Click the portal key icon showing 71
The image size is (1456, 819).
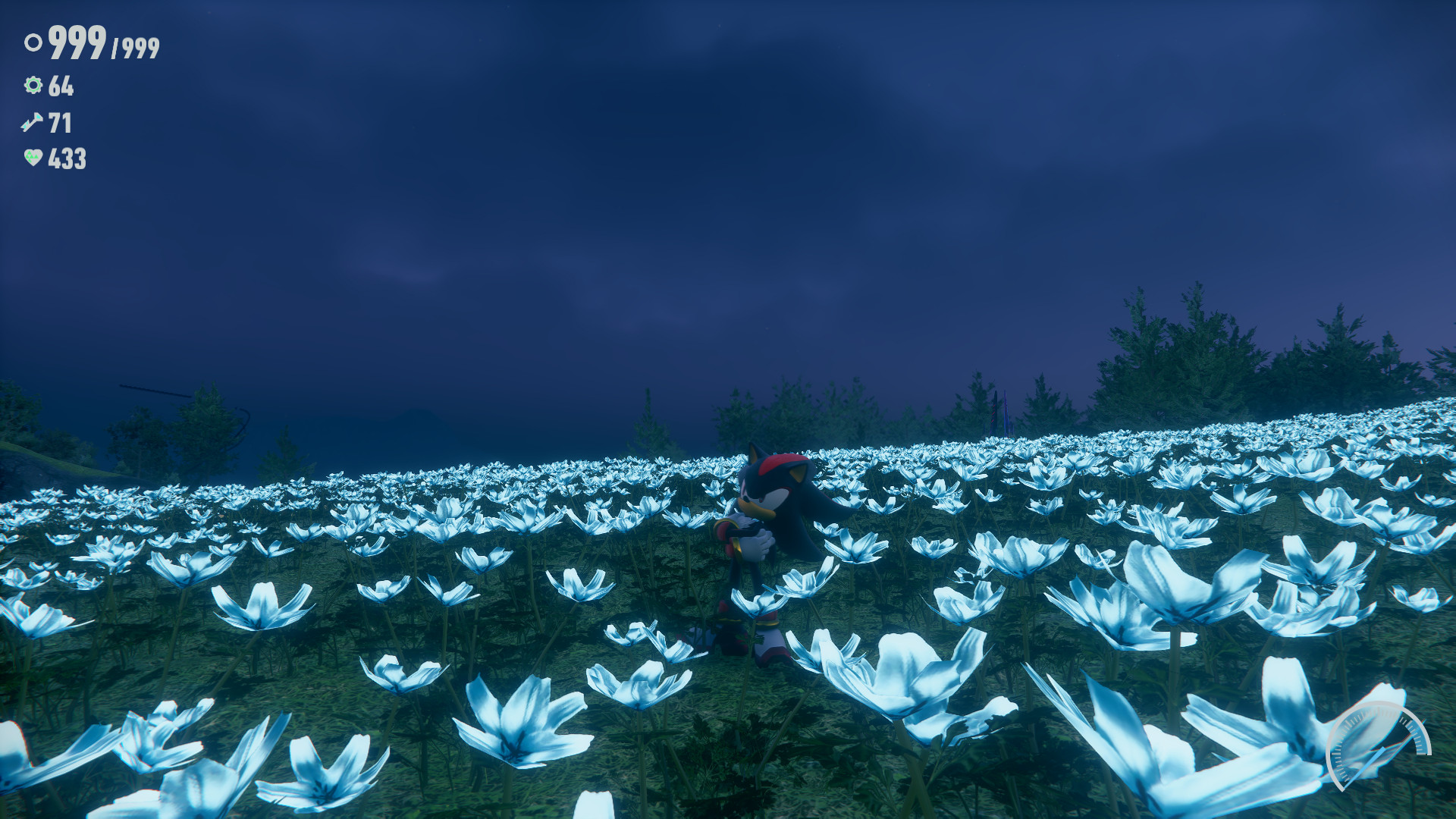pyautogui.click(x=32, y=122)
